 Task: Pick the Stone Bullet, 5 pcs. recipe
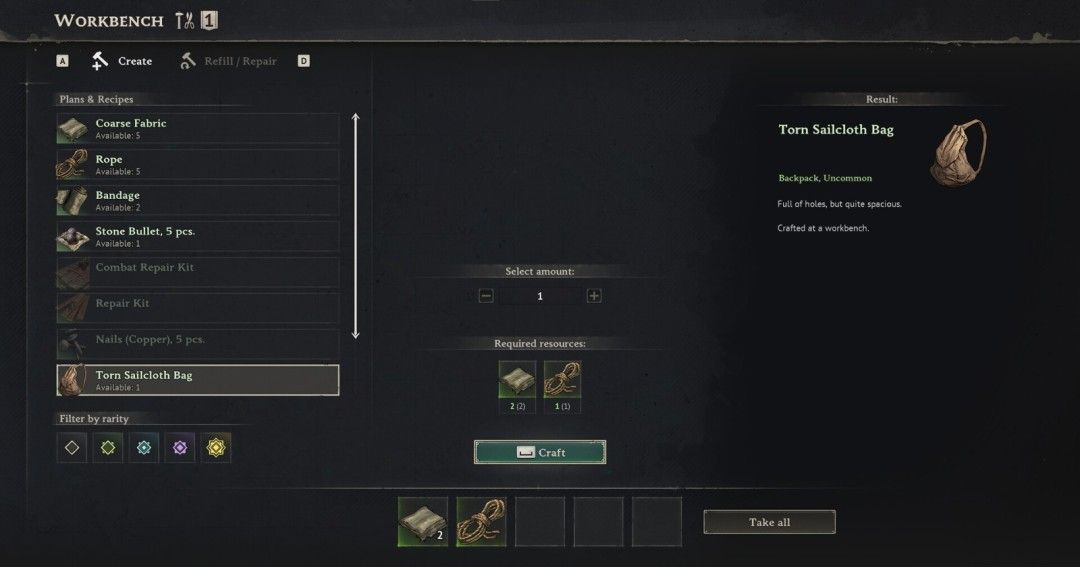click(x=198, y=237)
